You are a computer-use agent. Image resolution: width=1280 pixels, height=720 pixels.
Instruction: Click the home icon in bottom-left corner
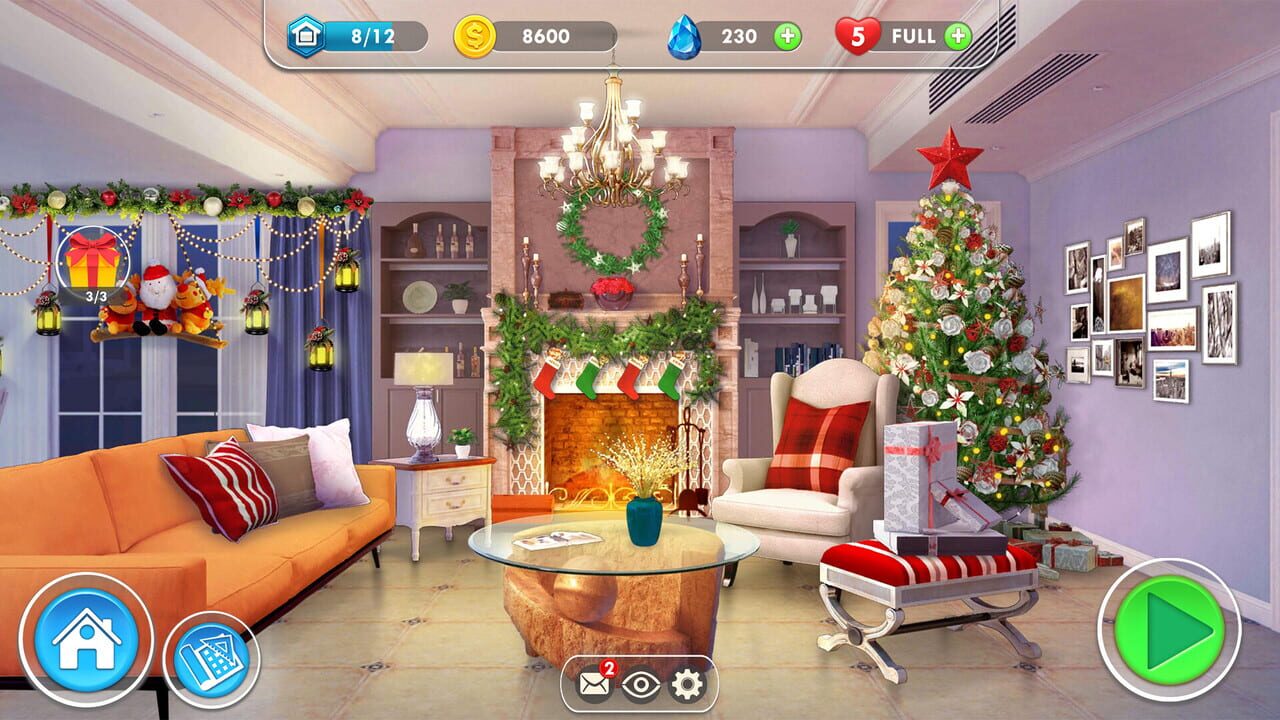(x=85, y=636)
